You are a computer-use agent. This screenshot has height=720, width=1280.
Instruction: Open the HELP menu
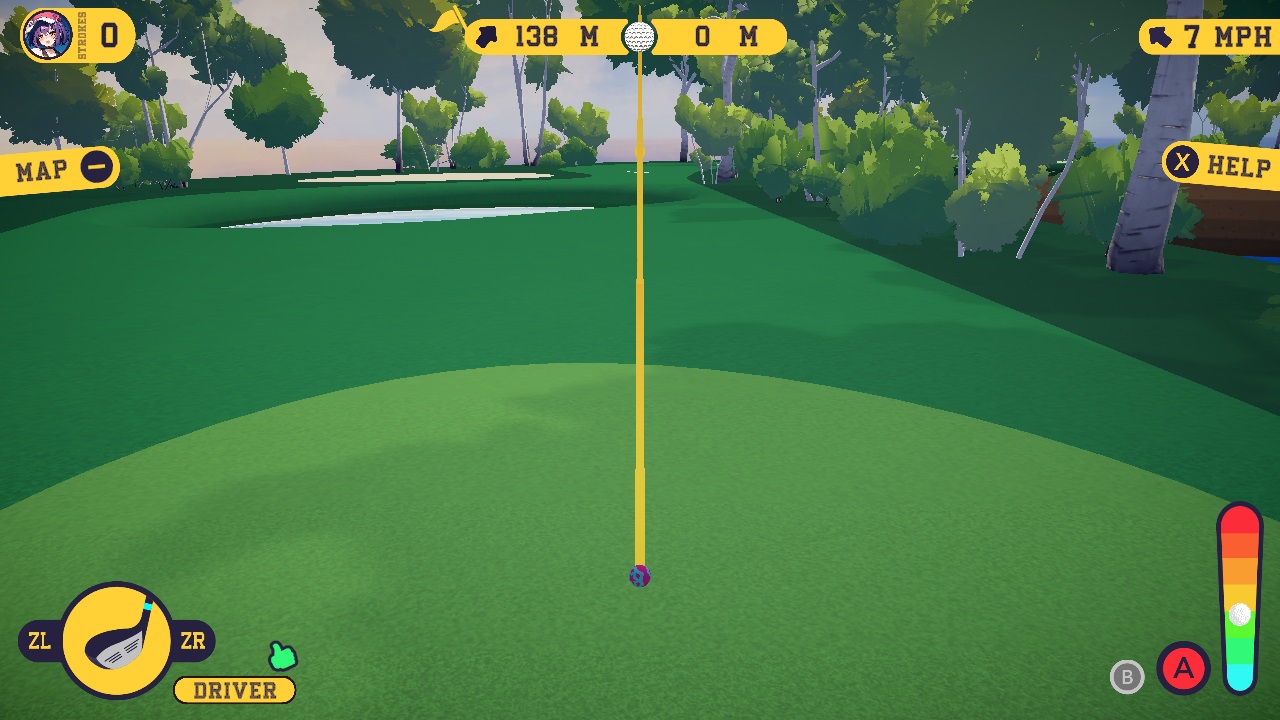(x=1238, y=167)
